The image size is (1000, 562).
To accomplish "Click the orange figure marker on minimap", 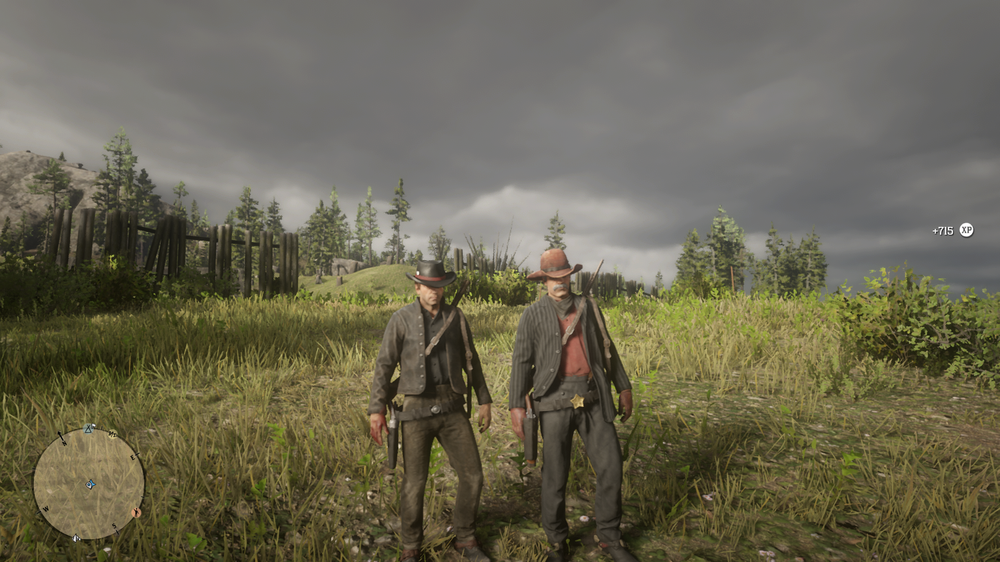I will point(136,512).
